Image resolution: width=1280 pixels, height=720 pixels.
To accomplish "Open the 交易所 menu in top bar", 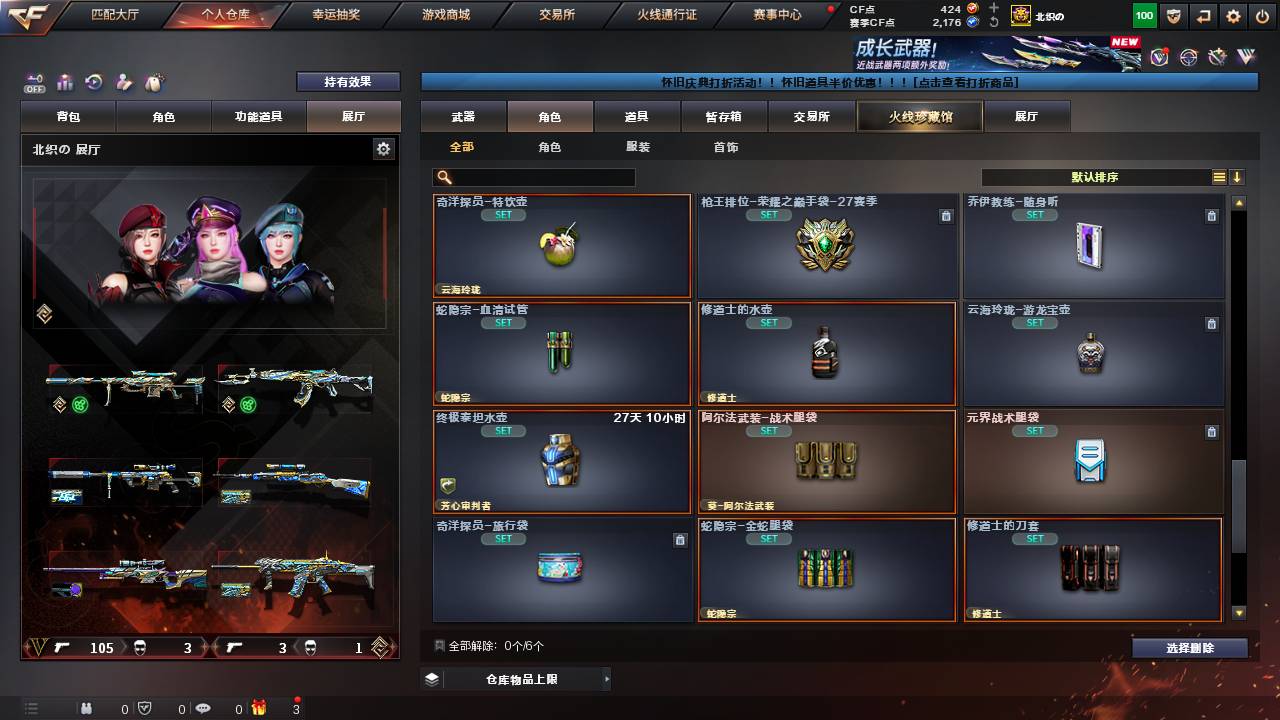I will point(557,15).
